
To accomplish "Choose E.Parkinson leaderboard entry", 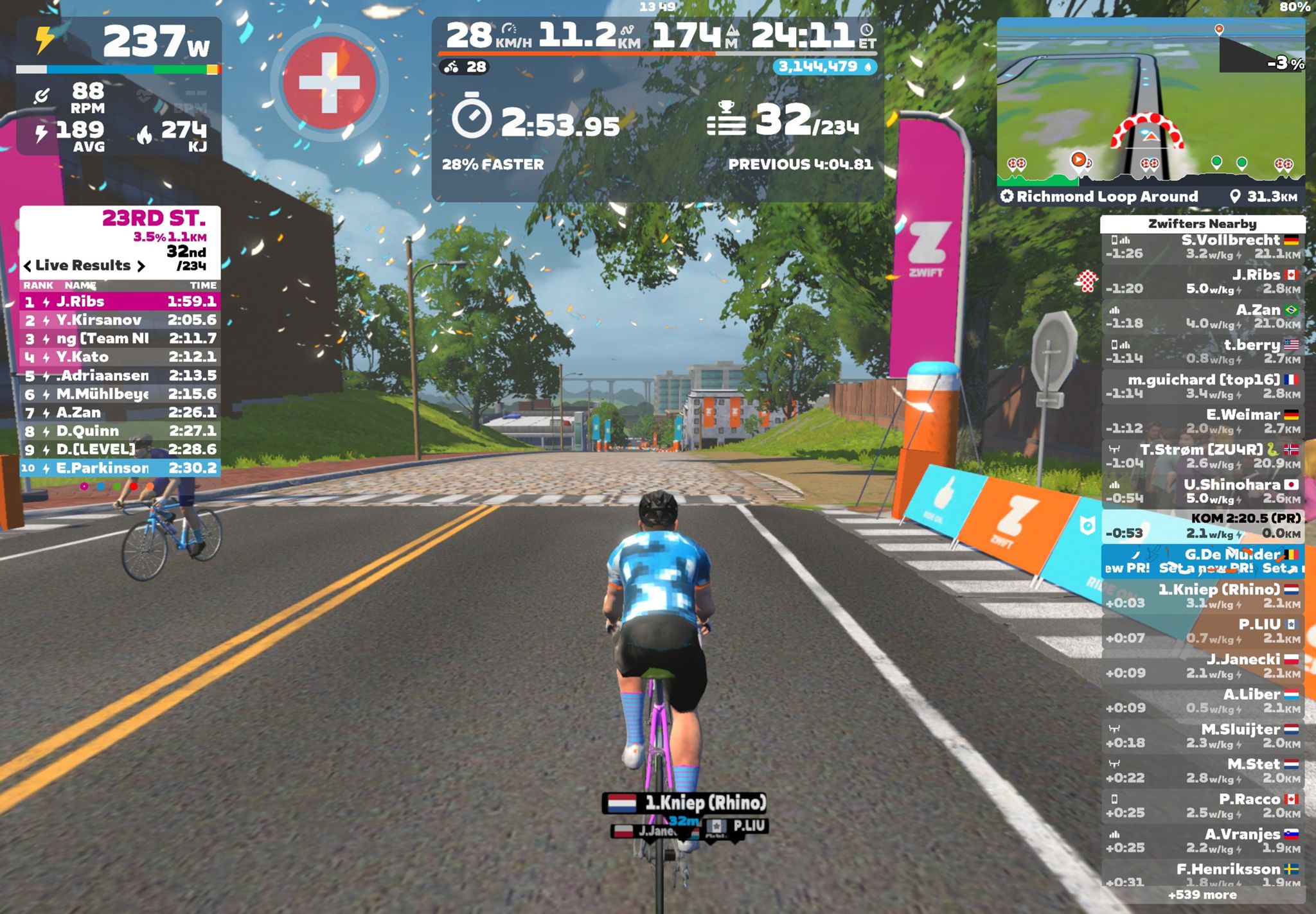I will [120, 468].
